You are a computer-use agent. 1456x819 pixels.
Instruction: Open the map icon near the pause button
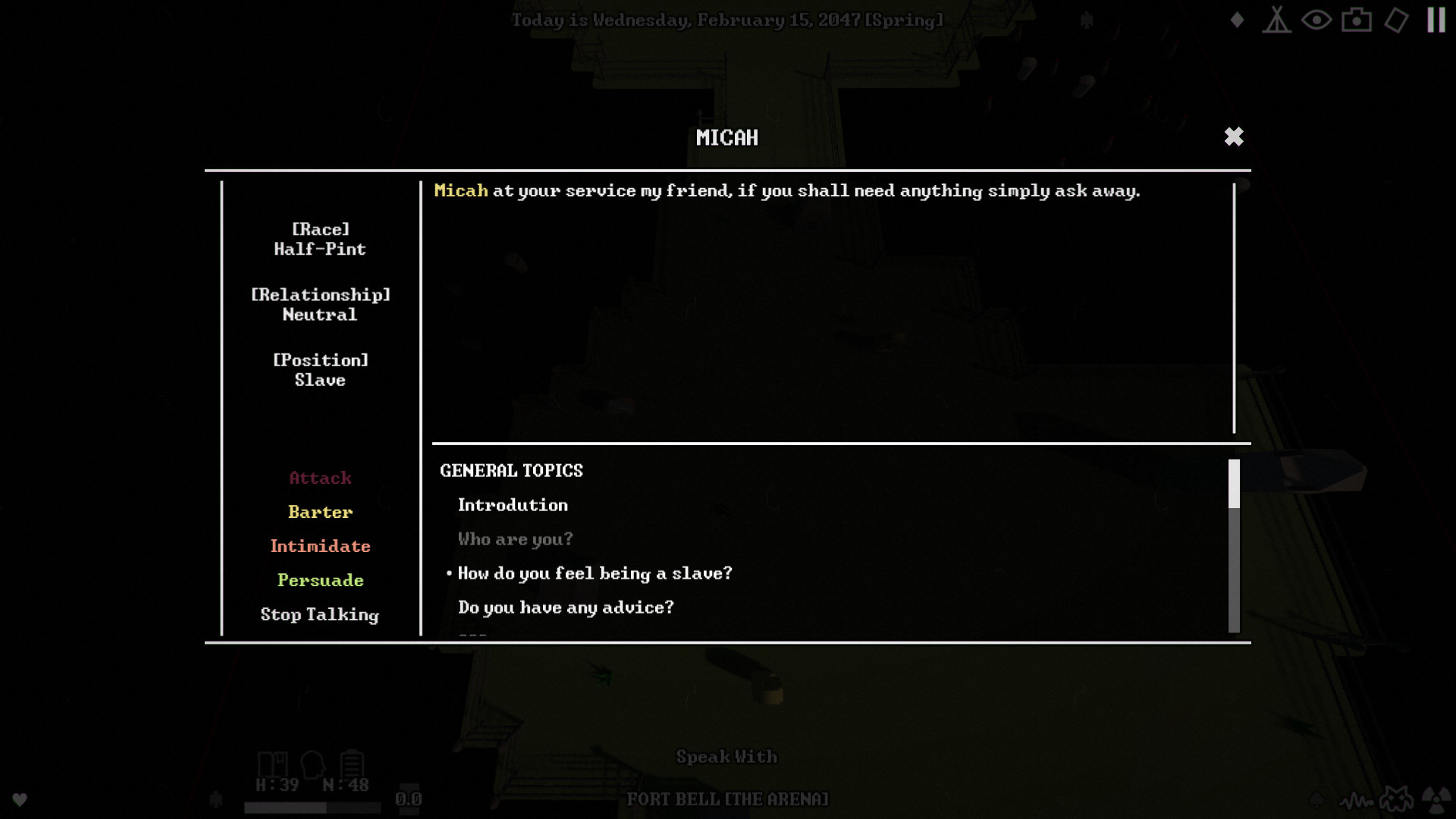pyautogui.click(x=1398, y=20)
